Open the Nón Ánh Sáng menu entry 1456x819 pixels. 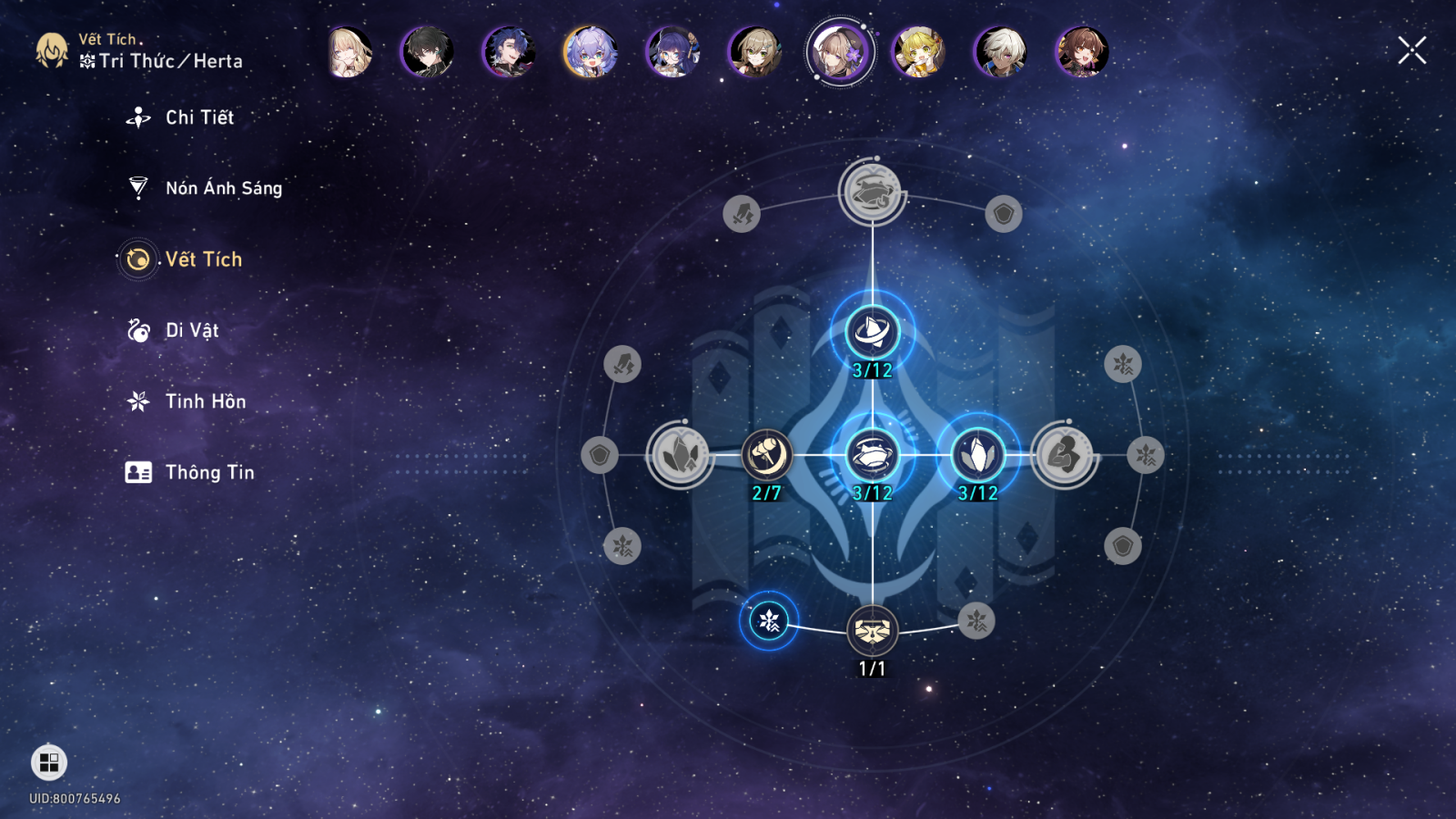click(223, 188)
